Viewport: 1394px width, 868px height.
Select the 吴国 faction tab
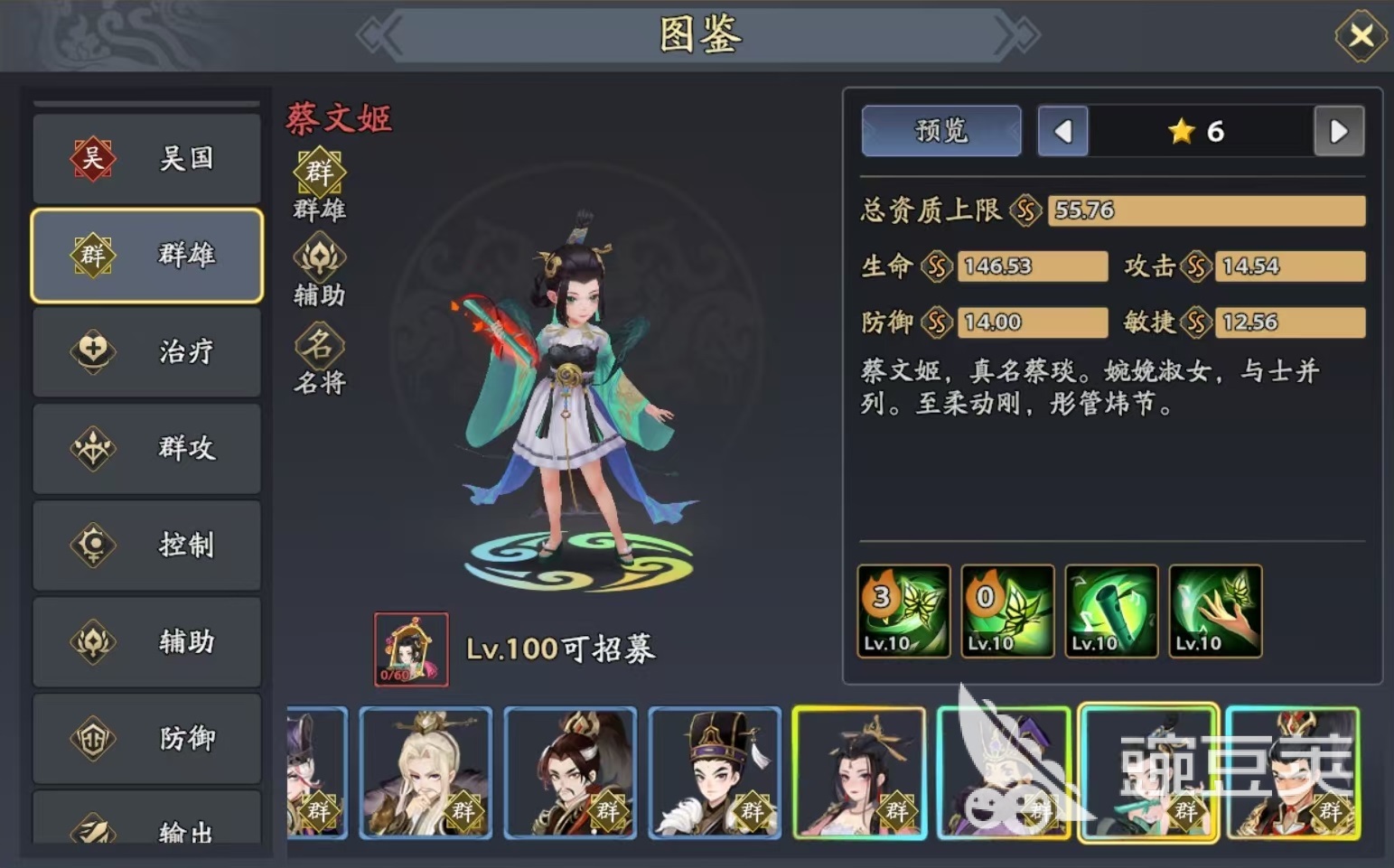point(146,159)
